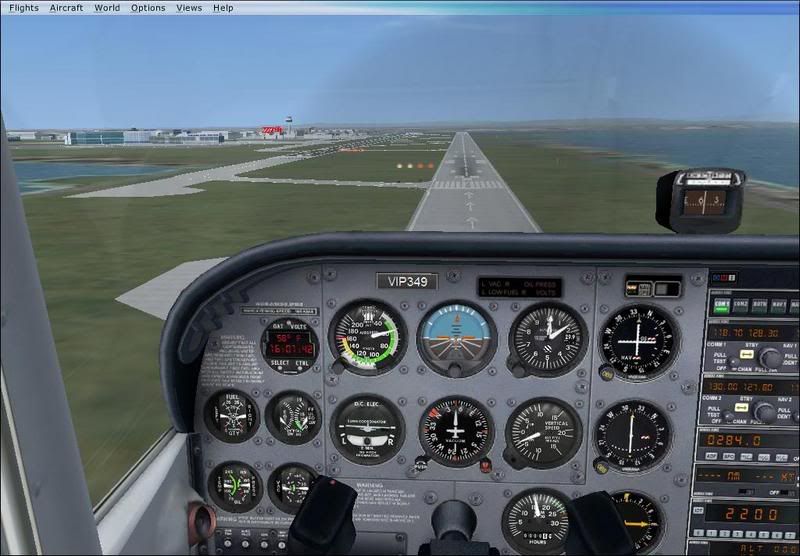Open the Options menu

(148, 7)
